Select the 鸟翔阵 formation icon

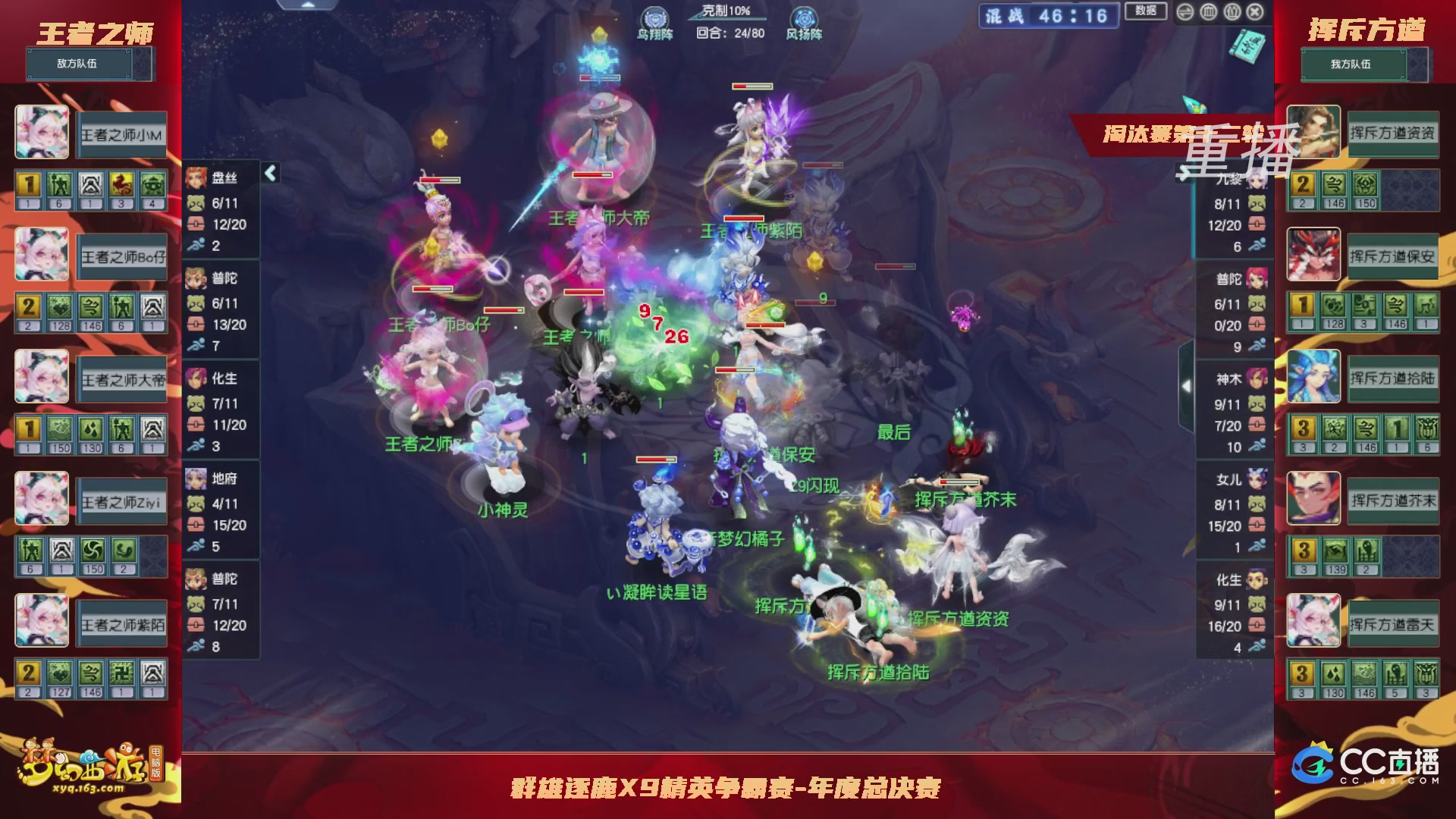[x=654, y=18]
